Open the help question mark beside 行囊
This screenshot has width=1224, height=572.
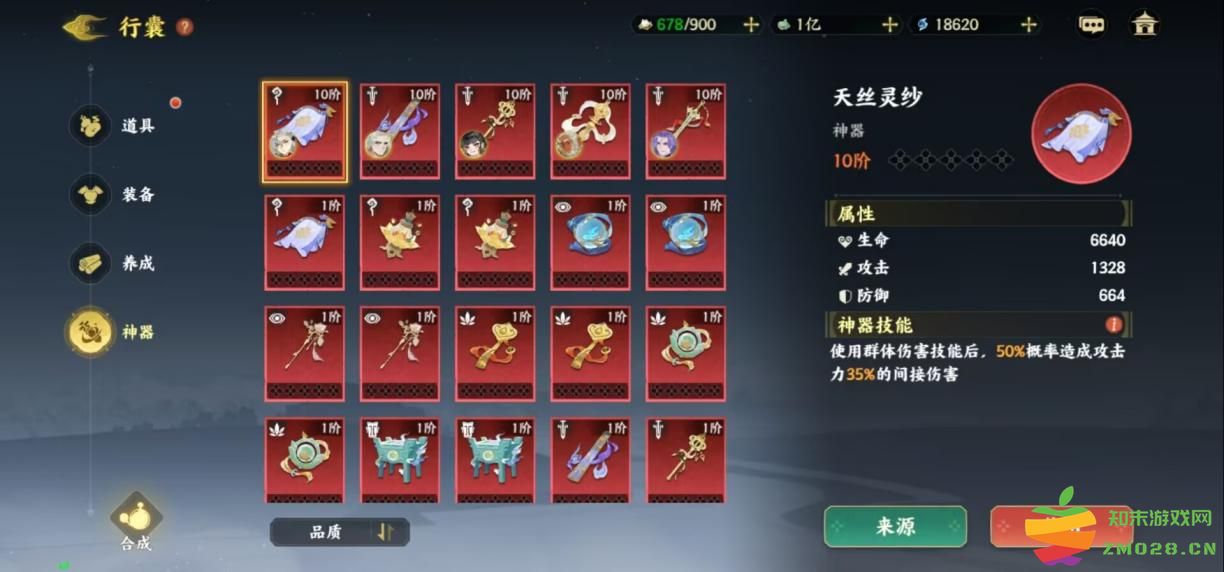(x=185, y=27)
